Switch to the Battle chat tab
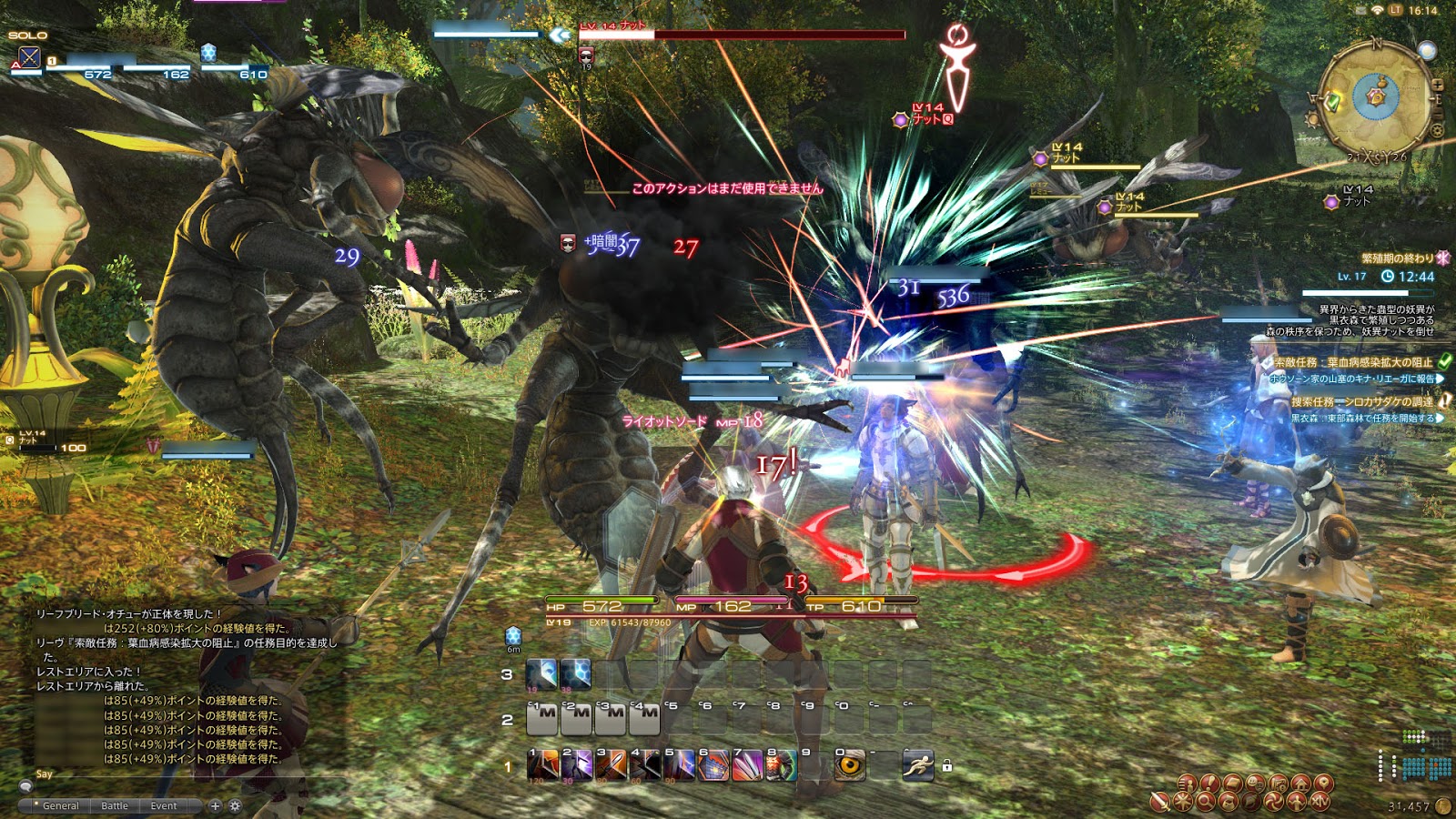 [x=115, y=806]
